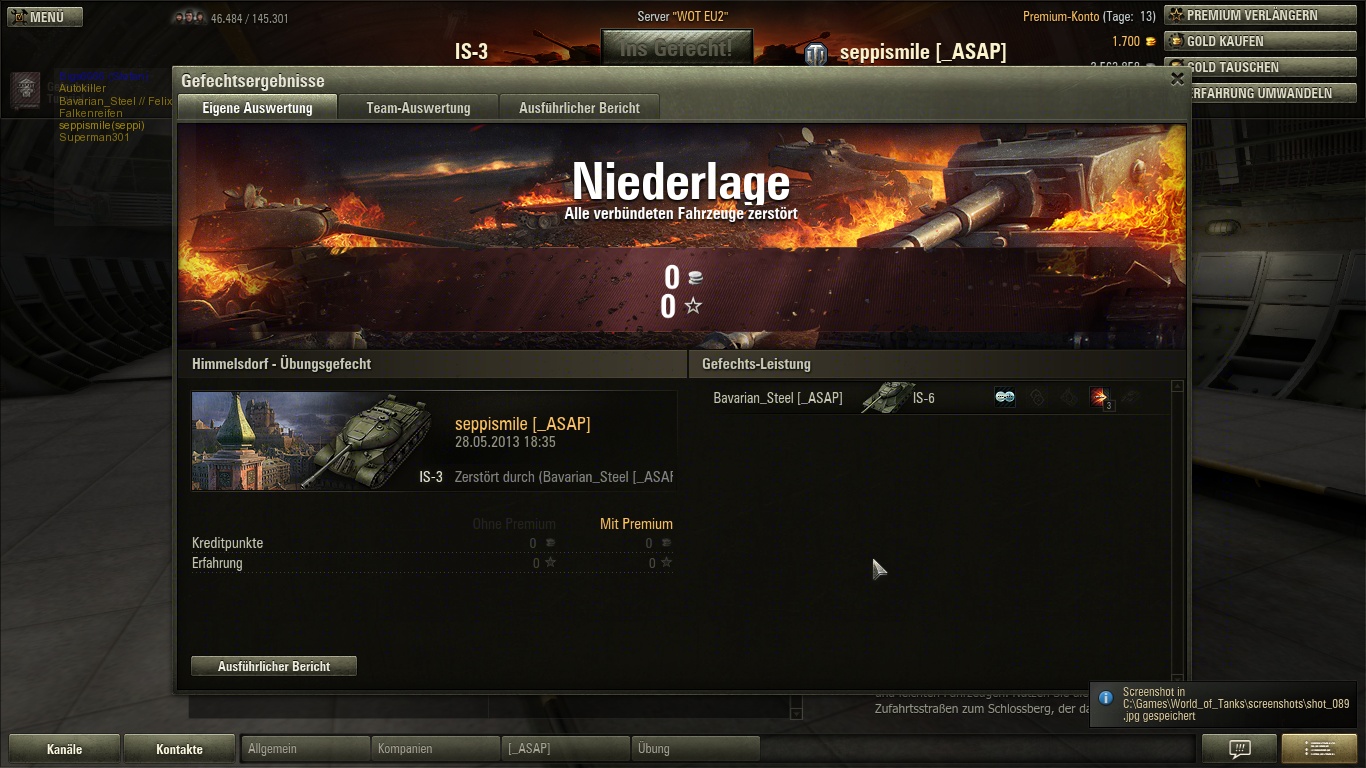This screenshot has height=768, width=1366.
Task: Open the Kanäle channels button
Action: [65, 749]
